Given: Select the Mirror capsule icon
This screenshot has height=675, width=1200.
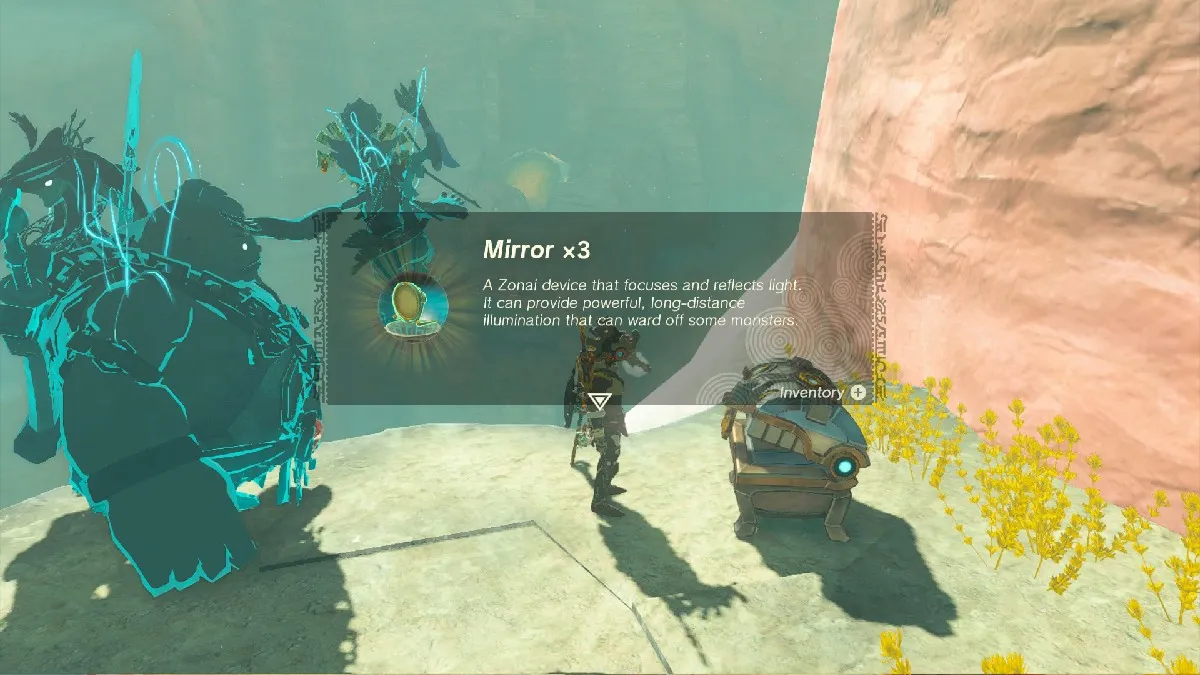Looking at the screenshot, I should (412, 306).
